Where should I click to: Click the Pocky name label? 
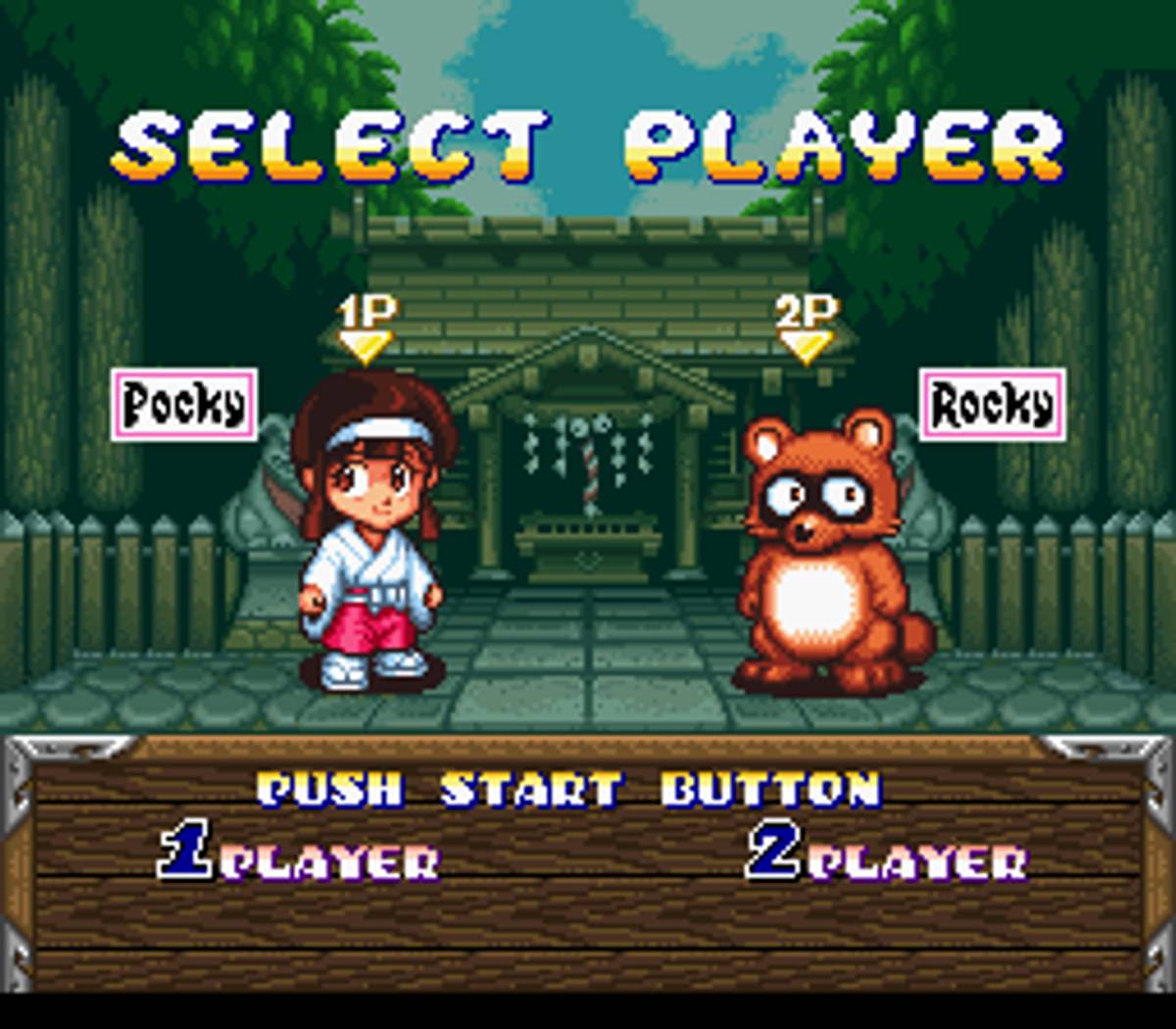pyautogui.click(x=184, y=405)
